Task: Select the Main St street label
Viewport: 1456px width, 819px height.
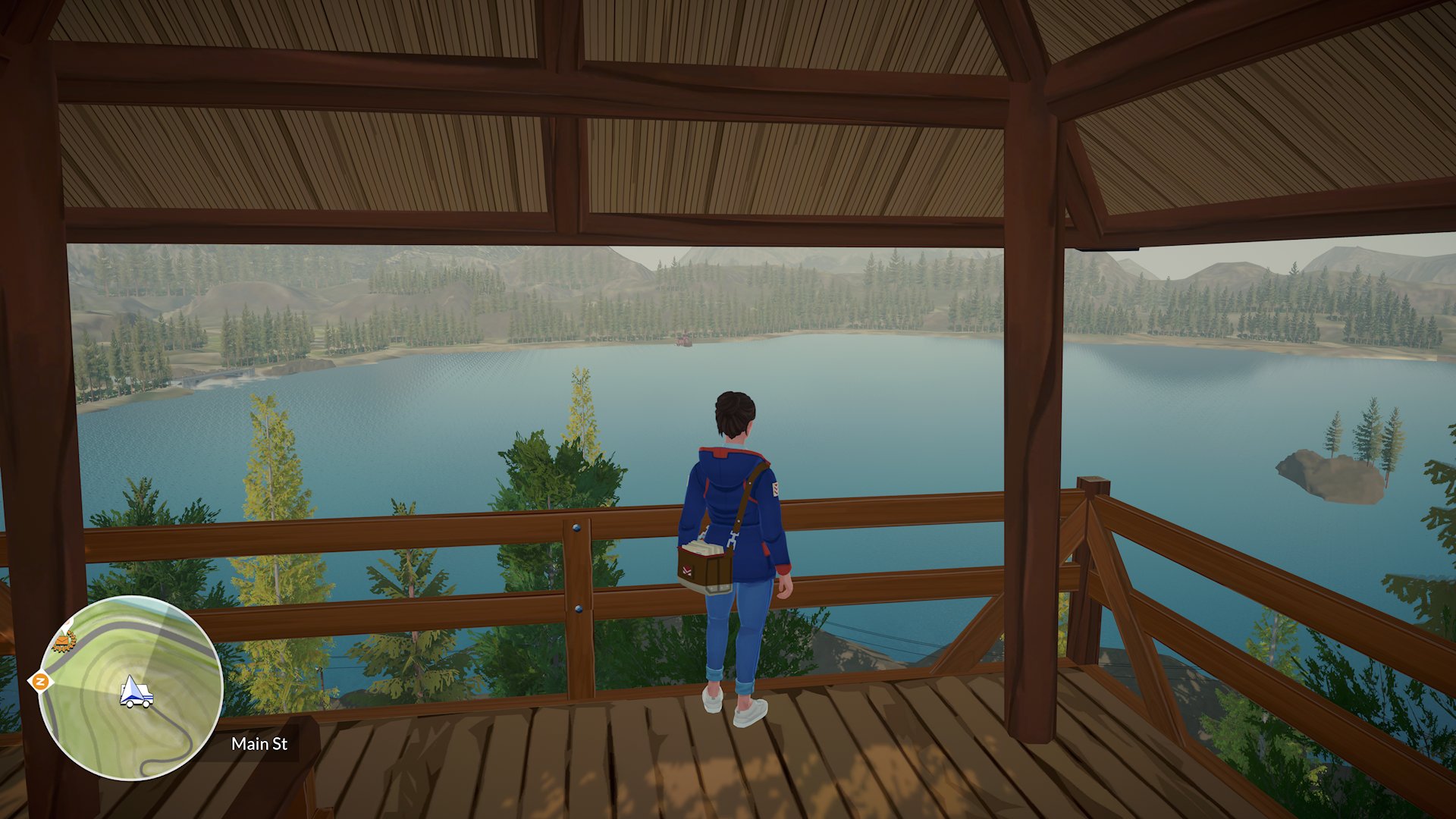Action: 259,745
